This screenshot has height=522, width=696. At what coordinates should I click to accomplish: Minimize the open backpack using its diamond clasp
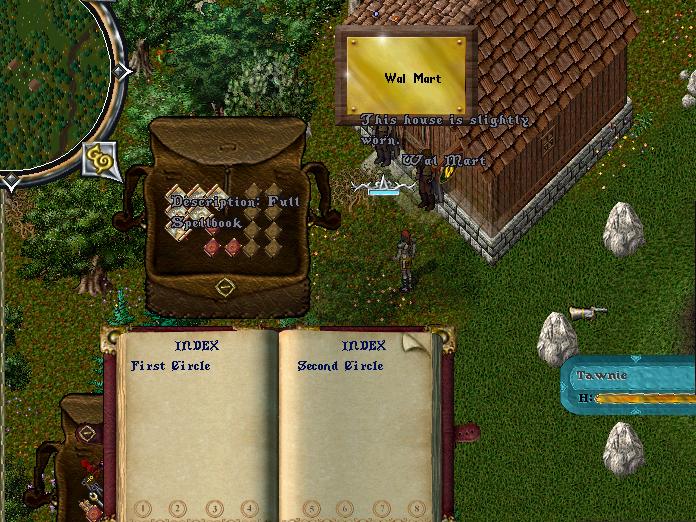coord(225,288)
